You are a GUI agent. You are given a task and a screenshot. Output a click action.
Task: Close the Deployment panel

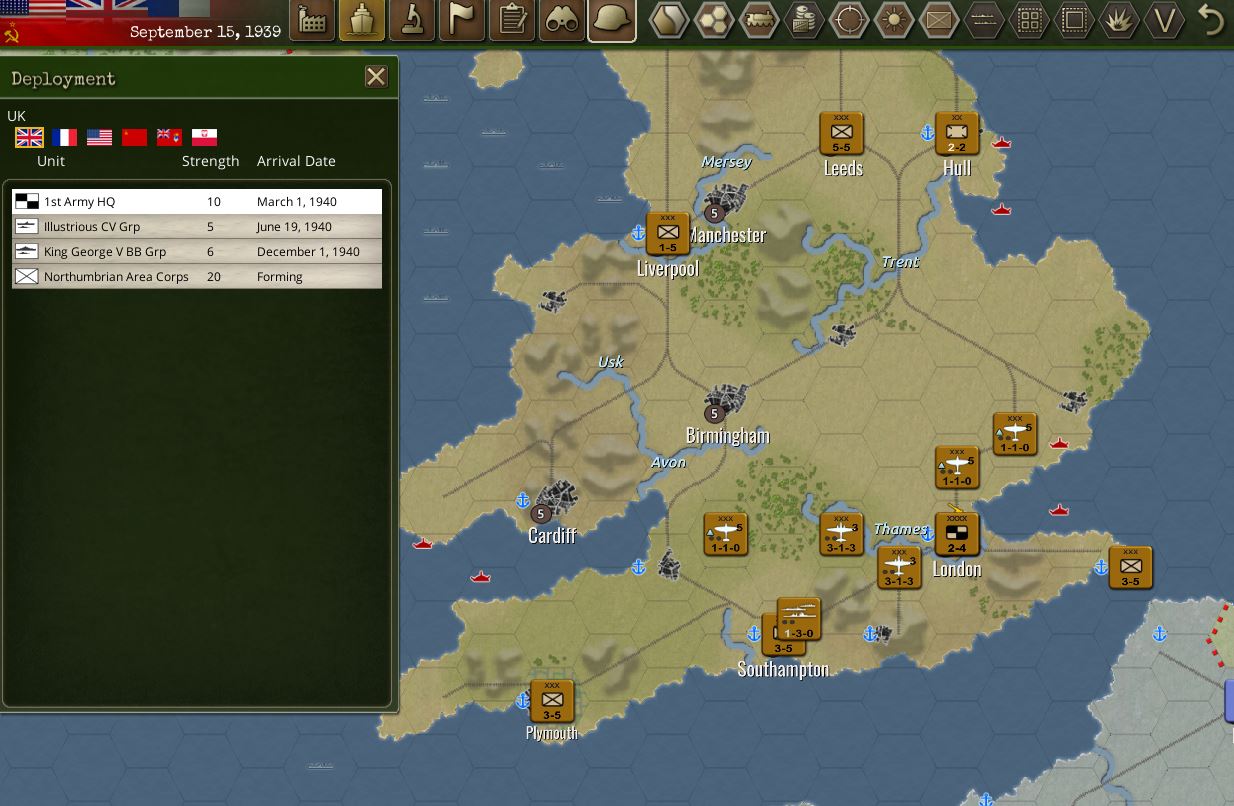(x=376, y=77)
